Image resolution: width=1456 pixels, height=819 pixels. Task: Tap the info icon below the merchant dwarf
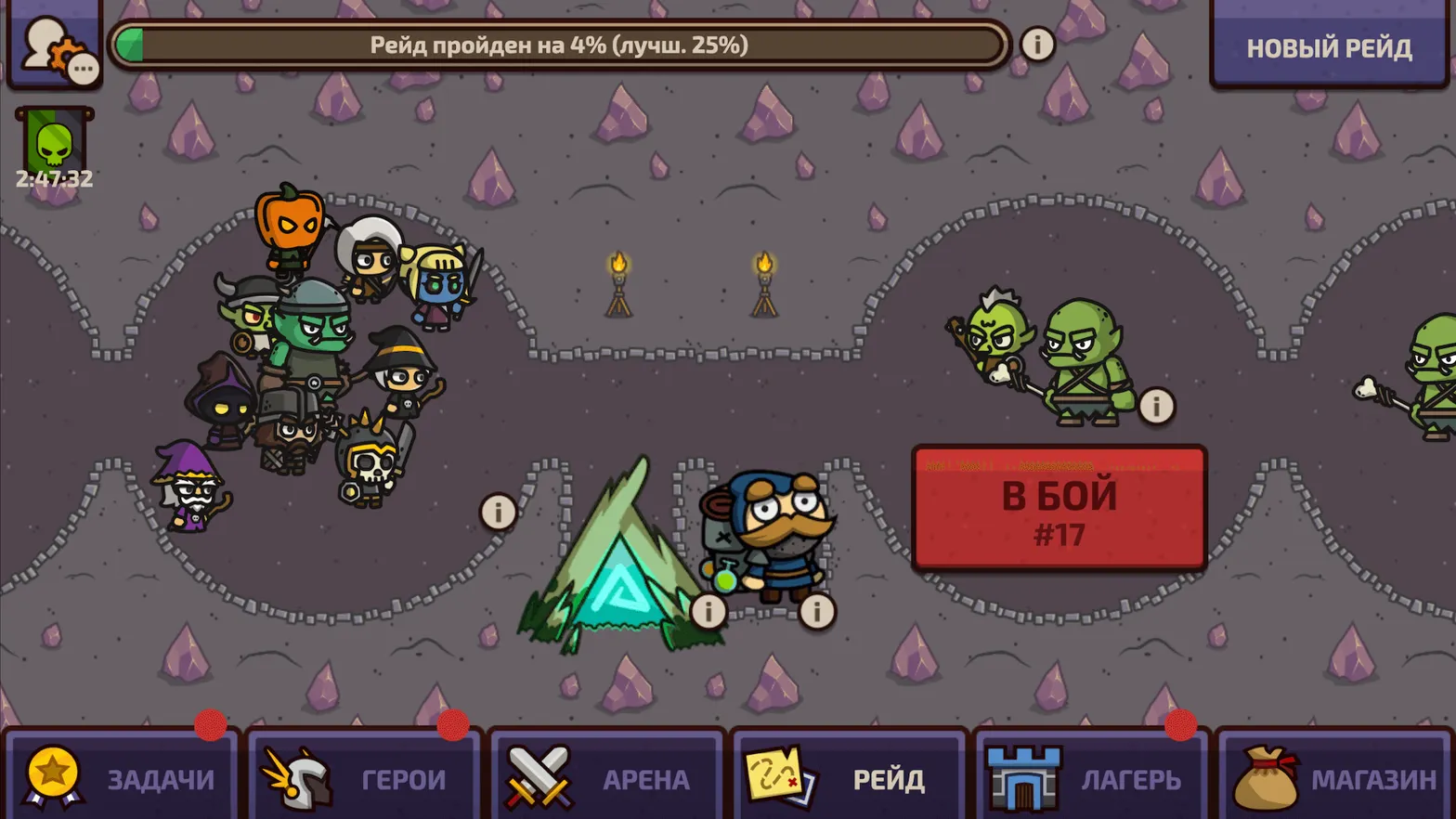pyautogui.click(x=816, y=611)
